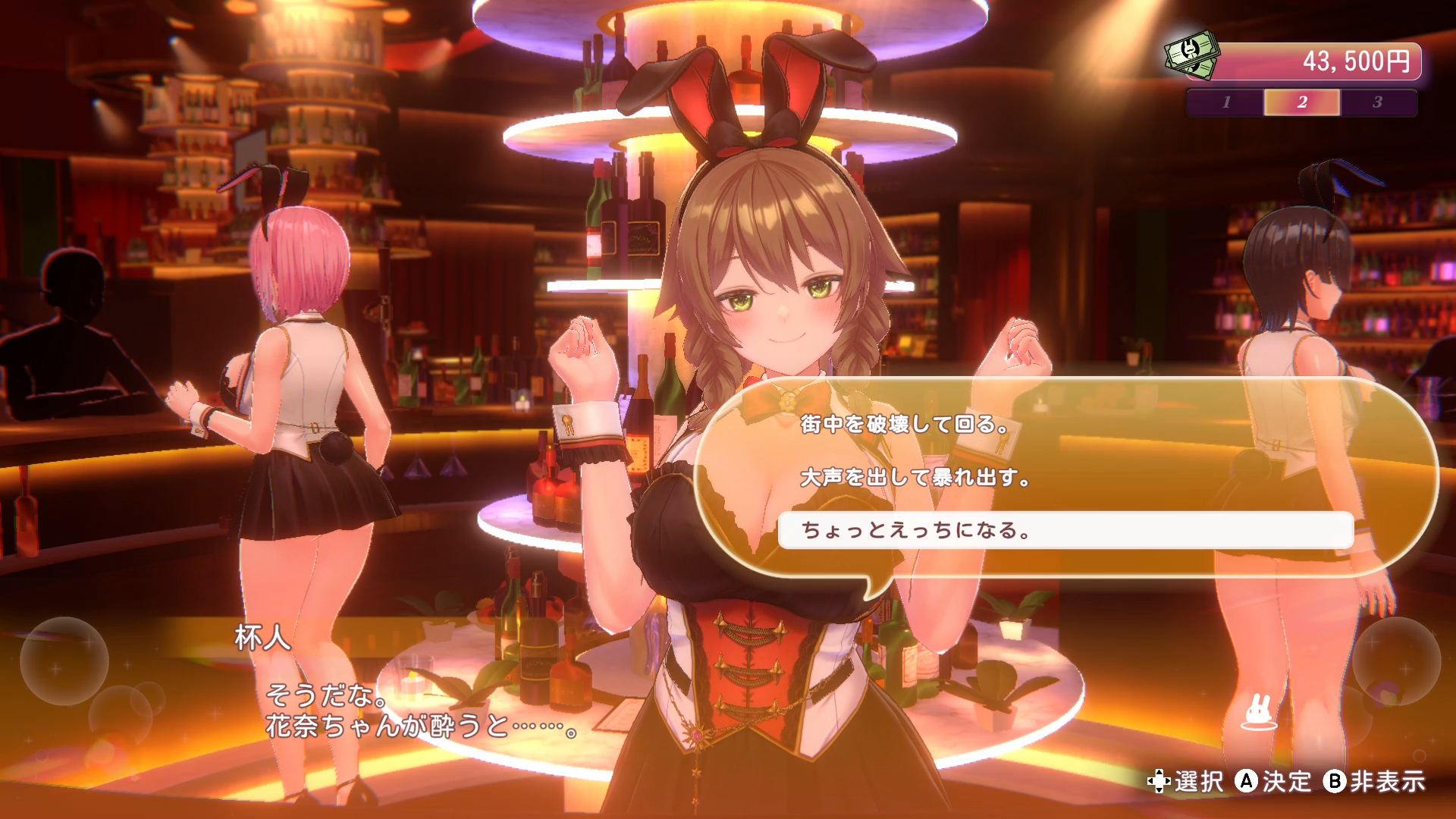
Task: Open the highlighted page 2 segment
Action: pyautogui.click(x=1302, y=103)
